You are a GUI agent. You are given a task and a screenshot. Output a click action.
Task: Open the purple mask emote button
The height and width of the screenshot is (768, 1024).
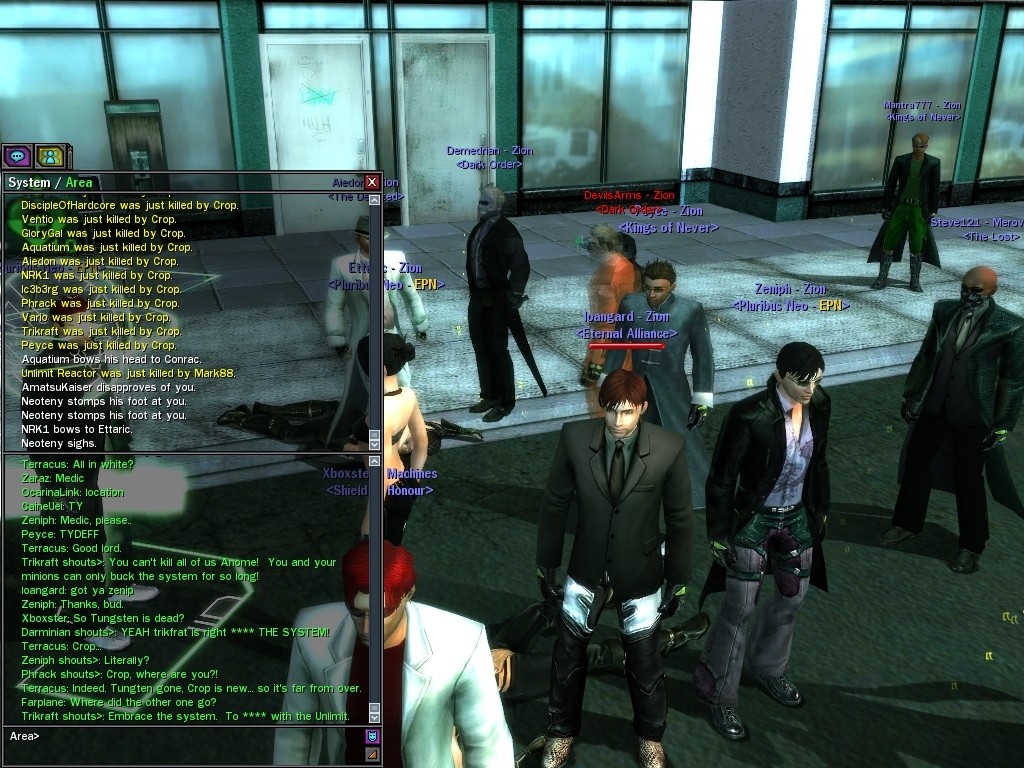[373, 736]
